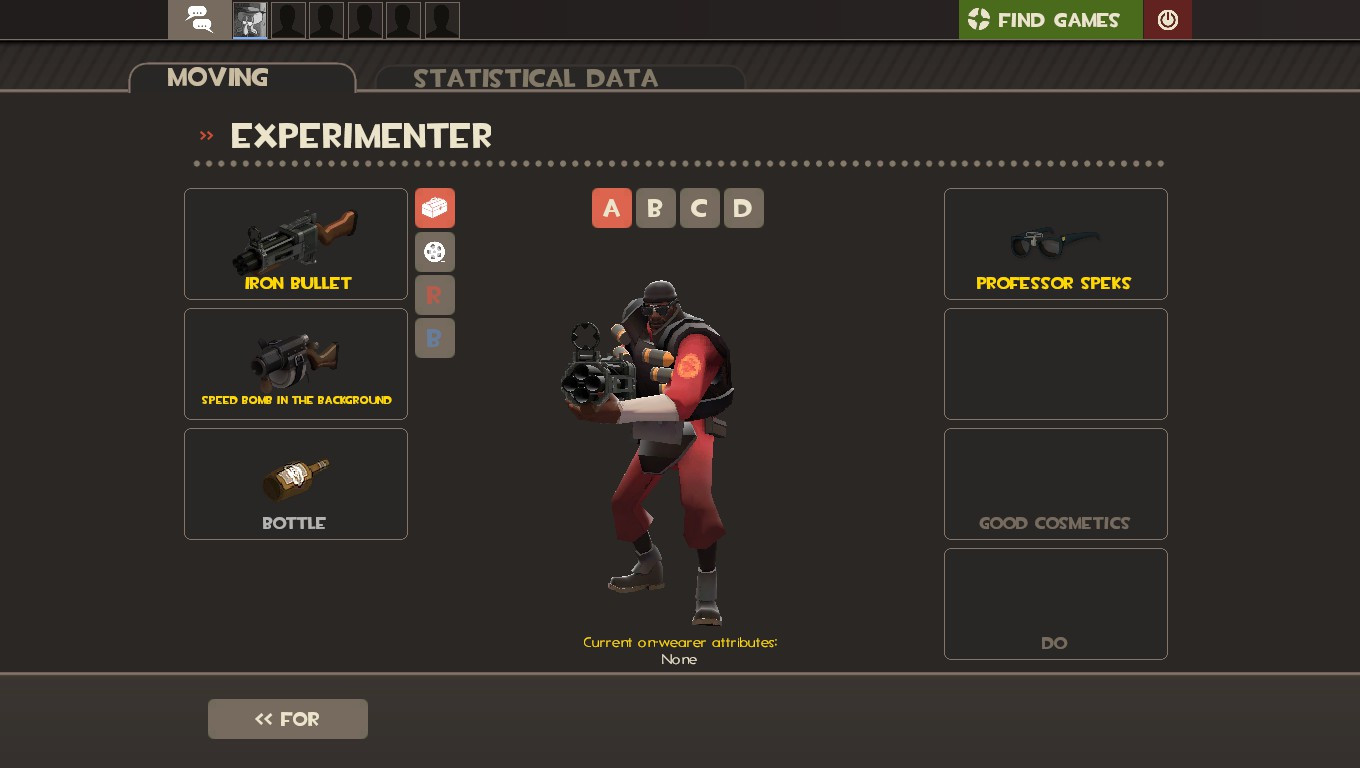The image size is (1360, 768).
Task: Select loadout preset D
Action: [x=744, y=208]
